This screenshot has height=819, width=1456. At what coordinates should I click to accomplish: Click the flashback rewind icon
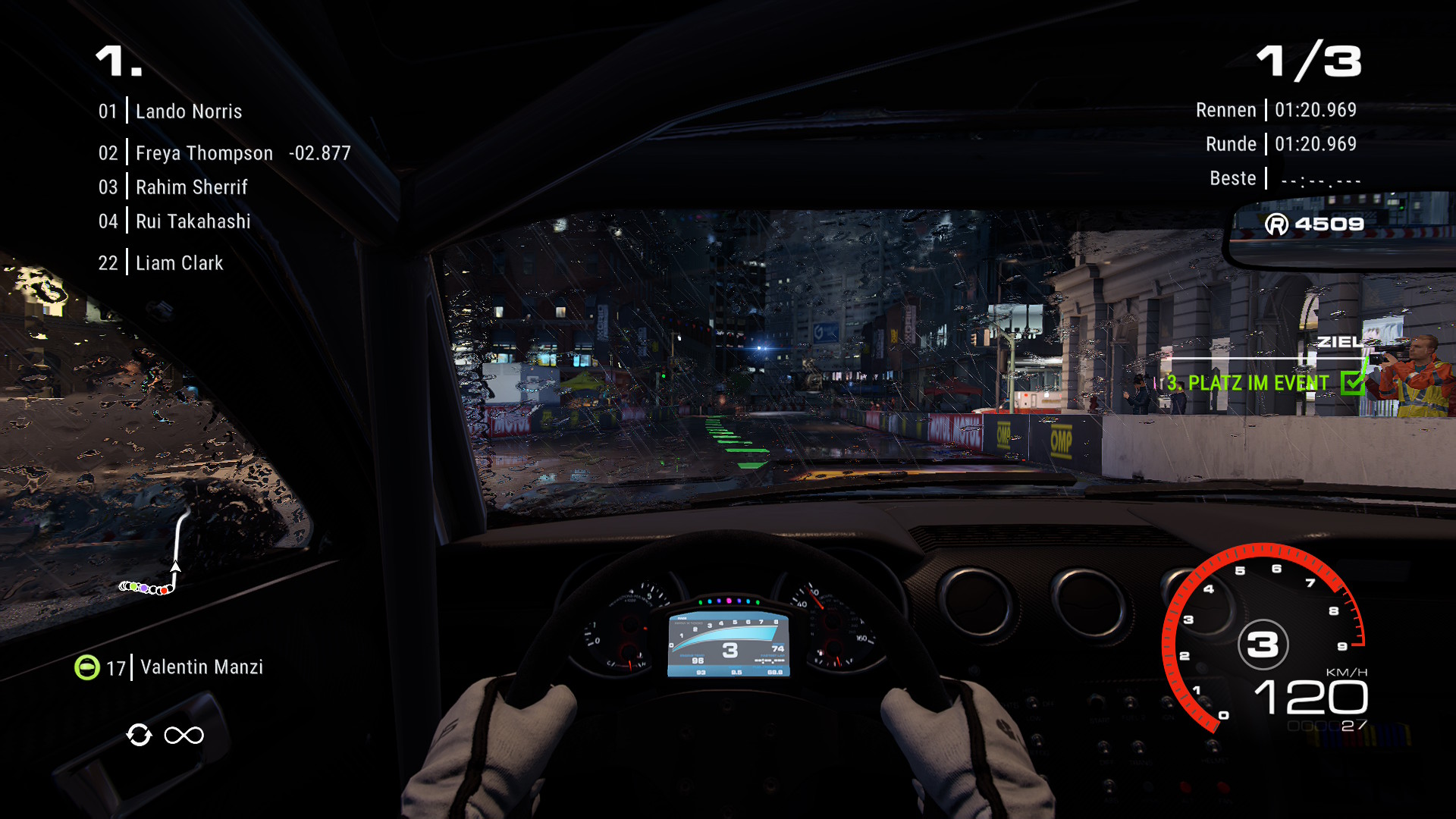[x=139, y=735]
